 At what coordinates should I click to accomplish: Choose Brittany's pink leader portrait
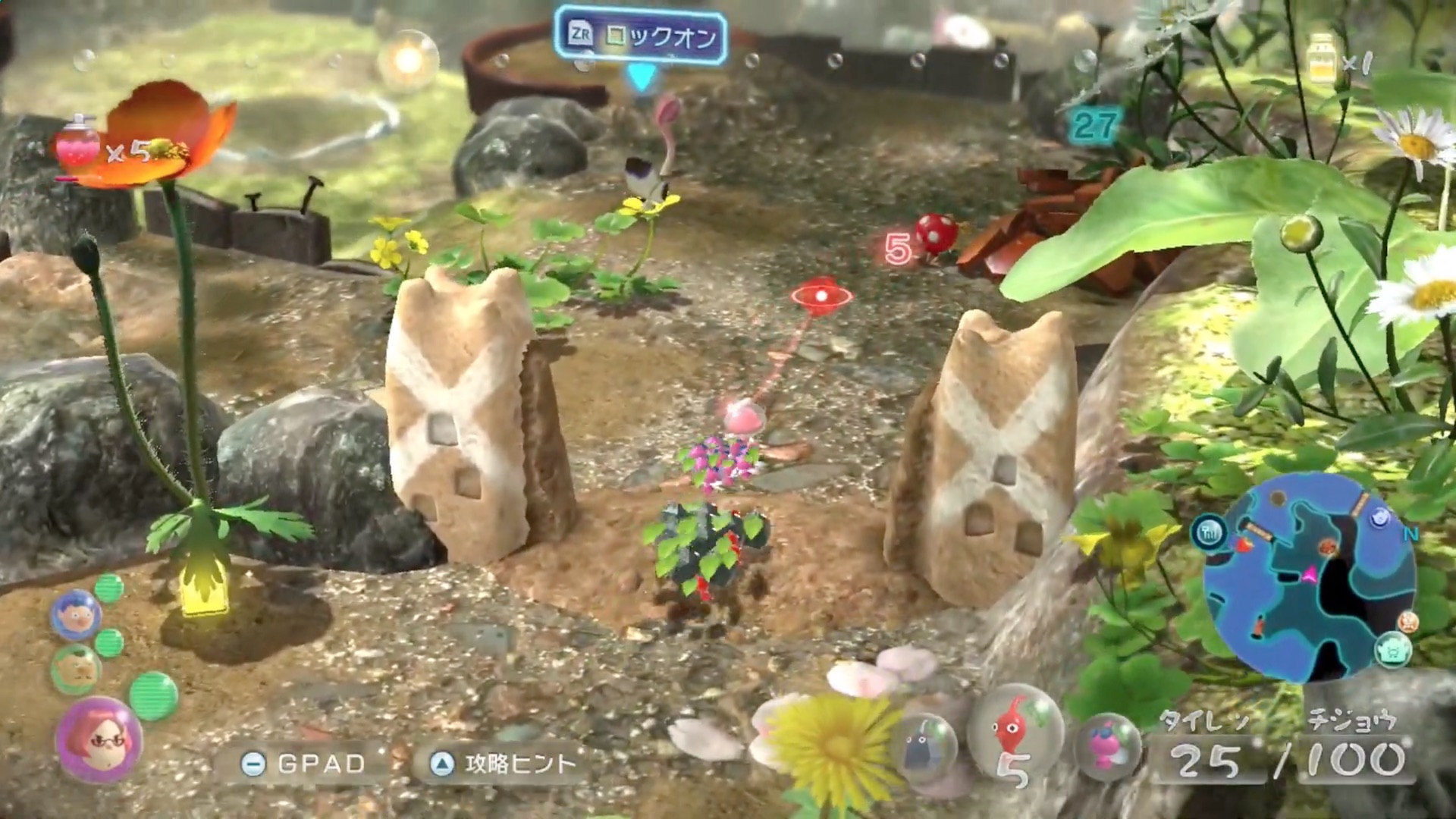(99, 739)
